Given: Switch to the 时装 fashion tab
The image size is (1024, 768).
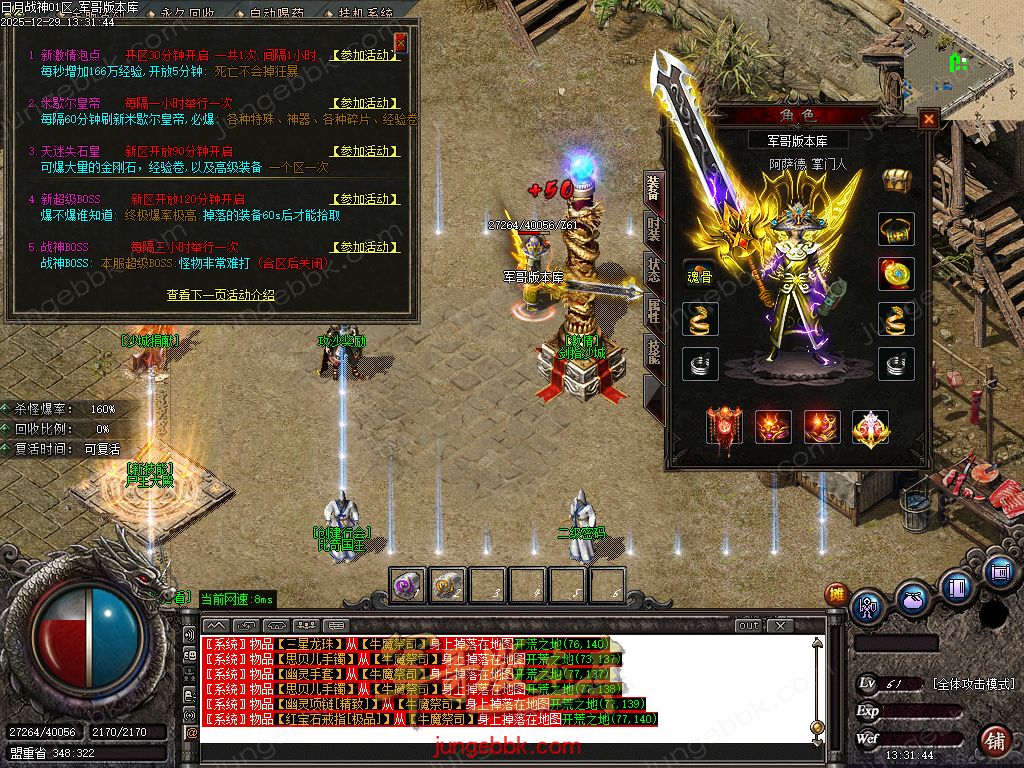Looking at the screenshot, I should click(653, 232).
